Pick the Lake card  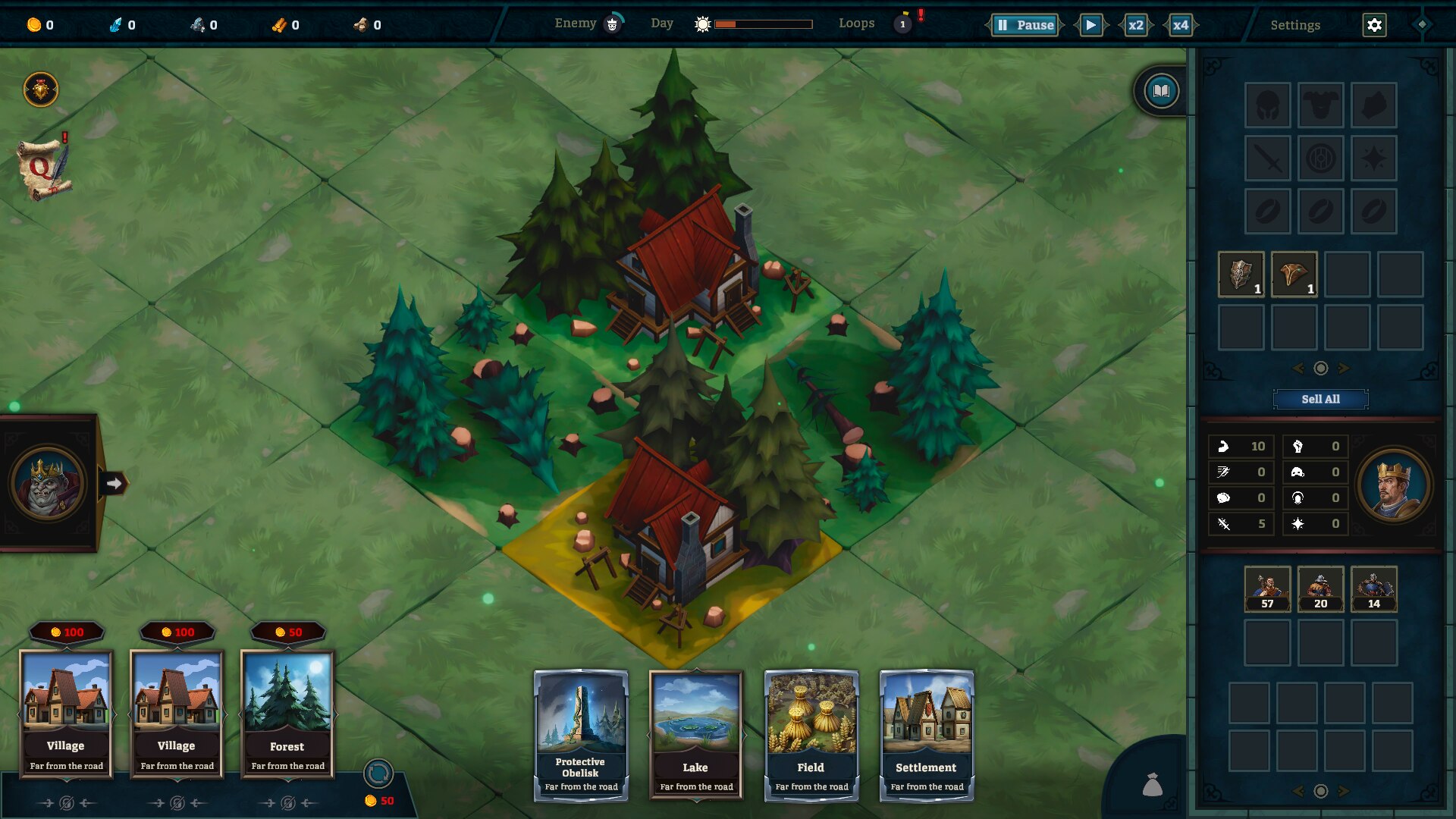point(695,734)
